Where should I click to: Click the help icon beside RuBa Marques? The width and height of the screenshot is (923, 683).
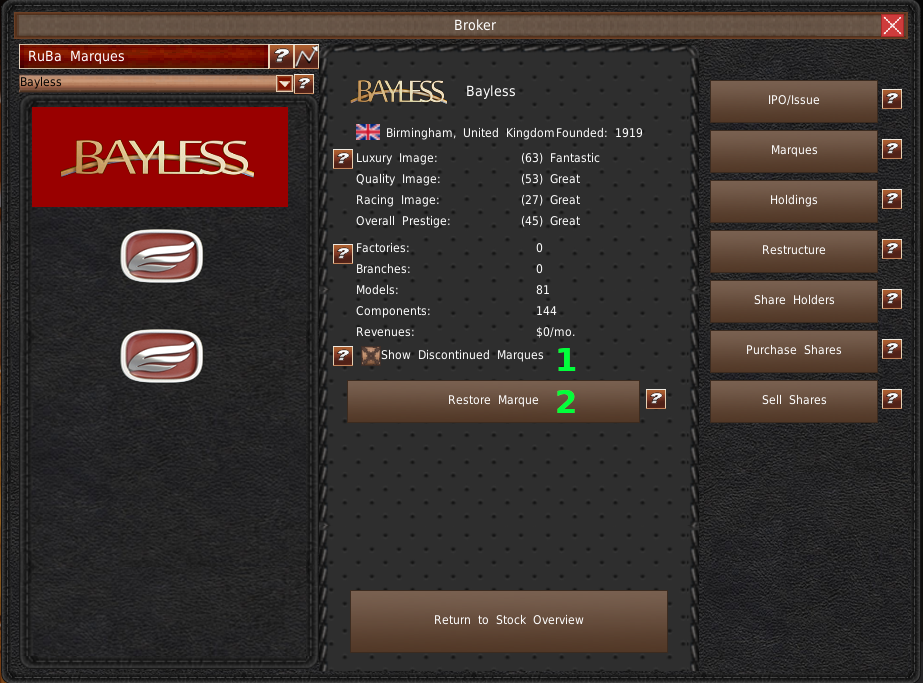tap(281, 57)
